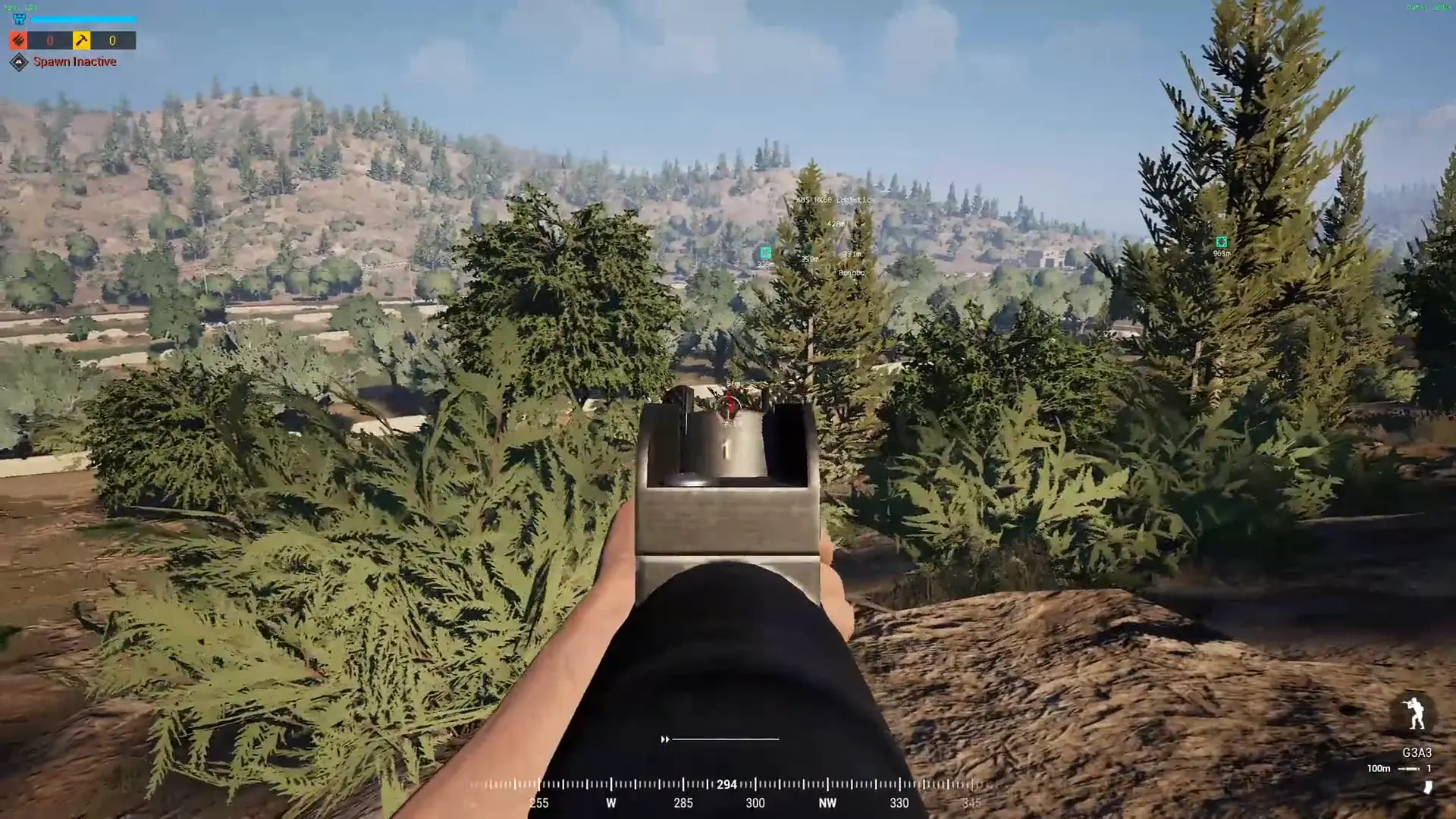
Task: Click the red ammo supply icon
Action: click(18, 40)
